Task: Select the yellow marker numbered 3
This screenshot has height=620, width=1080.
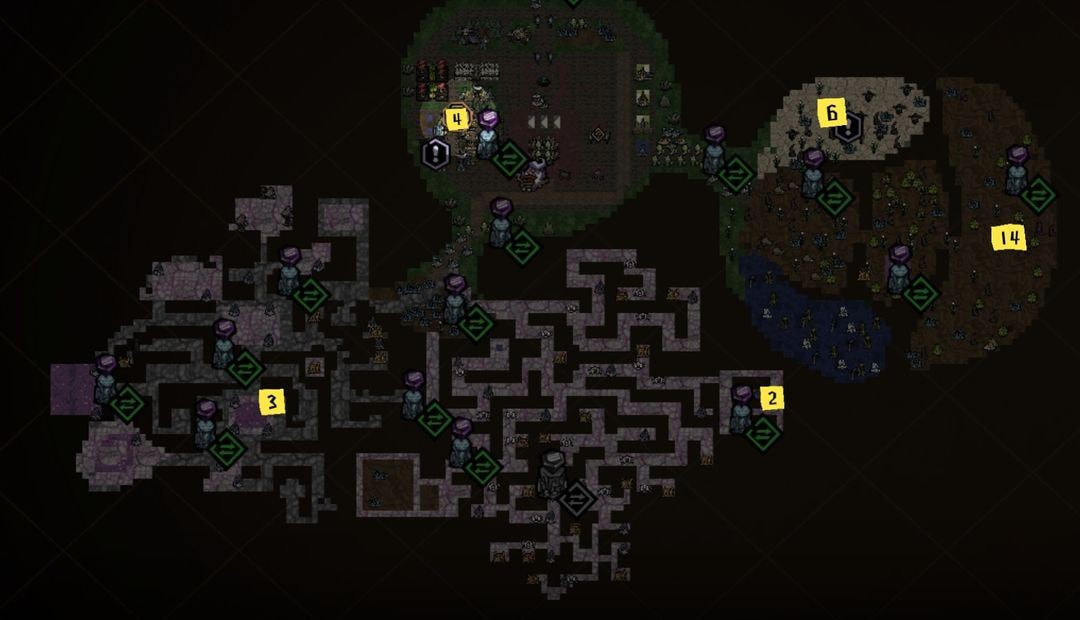Action: click(271, 402)
